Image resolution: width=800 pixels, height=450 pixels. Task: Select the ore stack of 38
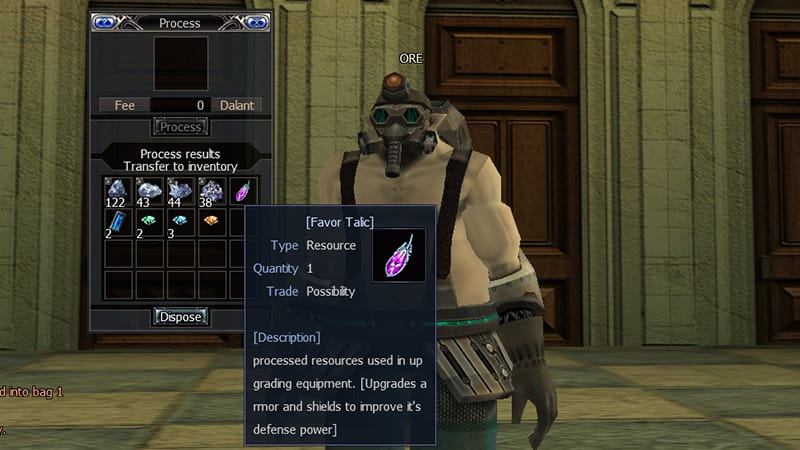(x=211, y=191)
